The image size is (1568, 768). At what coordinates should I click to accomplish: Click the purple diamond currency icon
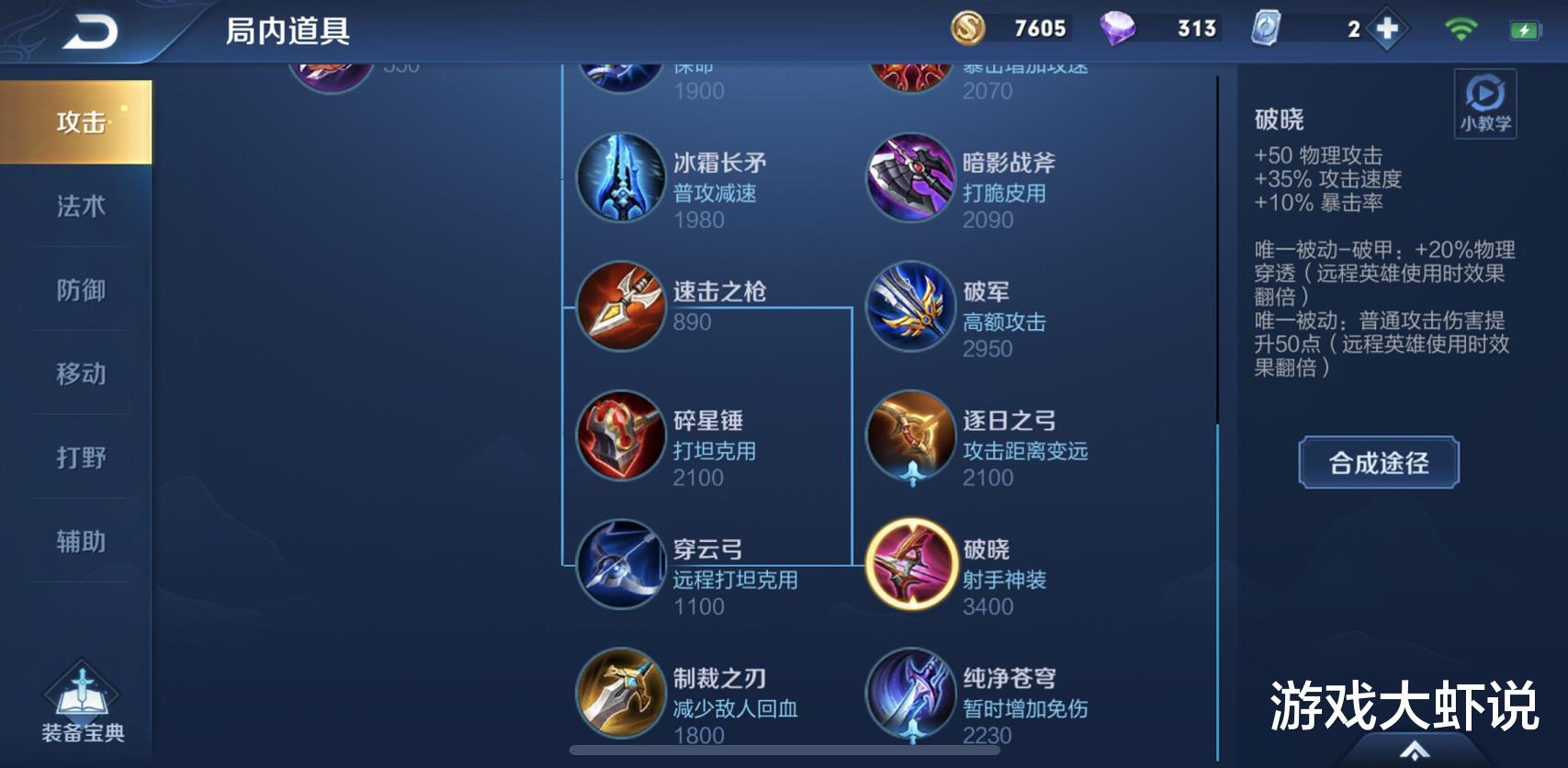1120,28
